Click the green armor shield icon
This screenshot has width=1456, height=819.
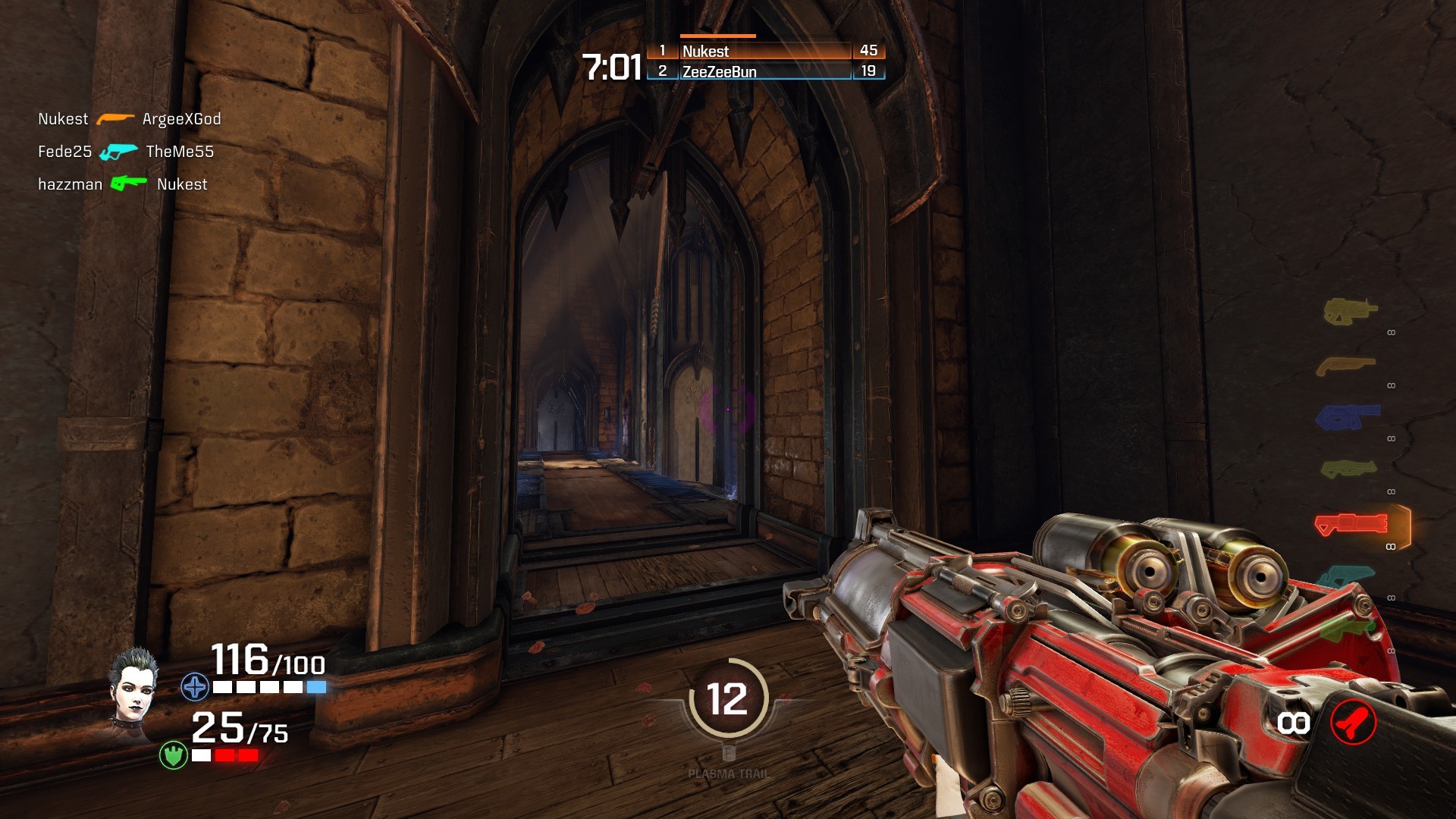174,755
